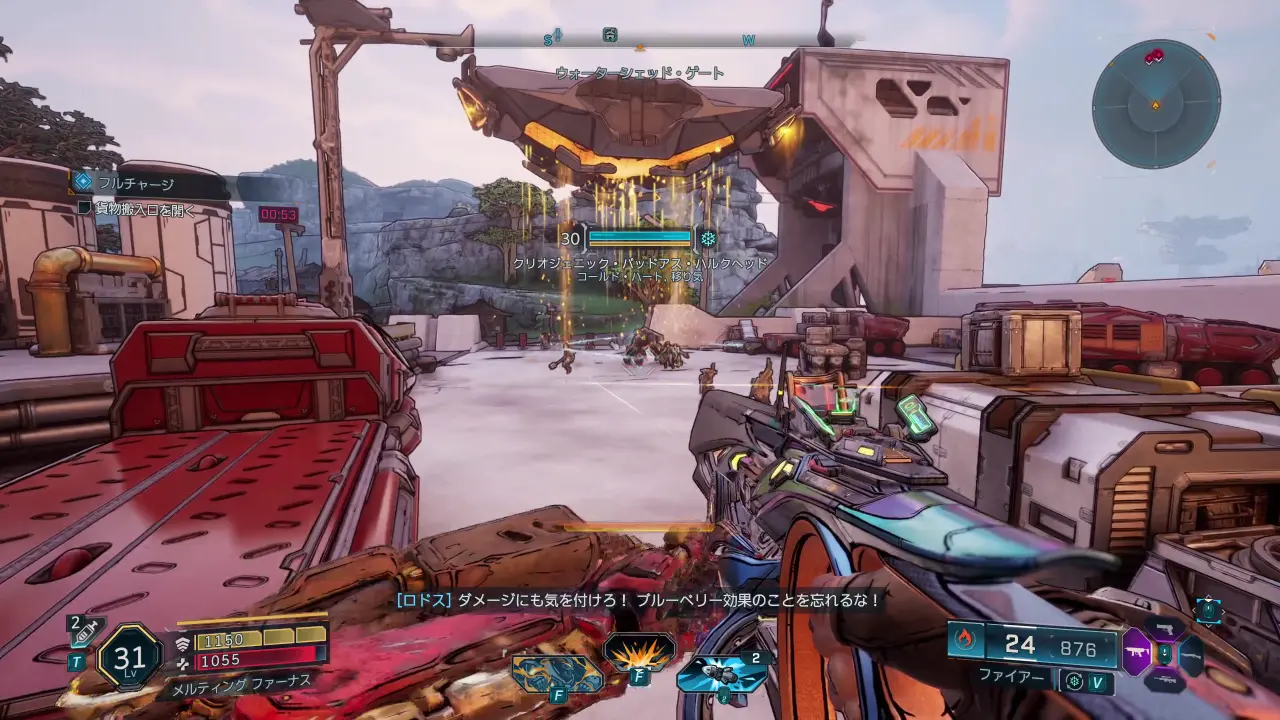Activate the yellow creature action skill icon
This screenshot has width=1280, height=720.
click(x=558, y=672)
